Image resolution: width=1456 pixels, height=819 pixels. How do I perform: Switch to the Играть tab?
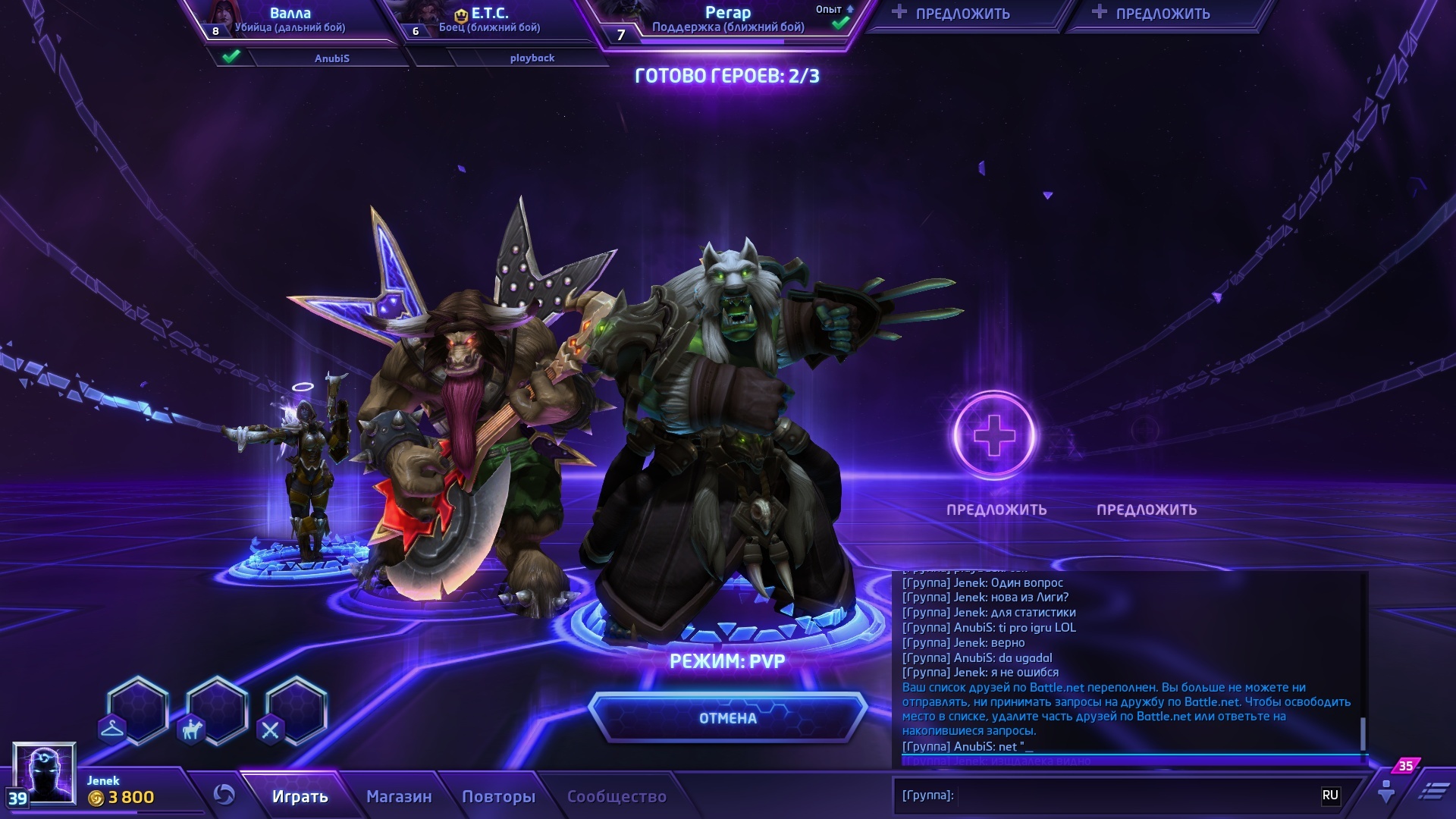pos(300,796)
